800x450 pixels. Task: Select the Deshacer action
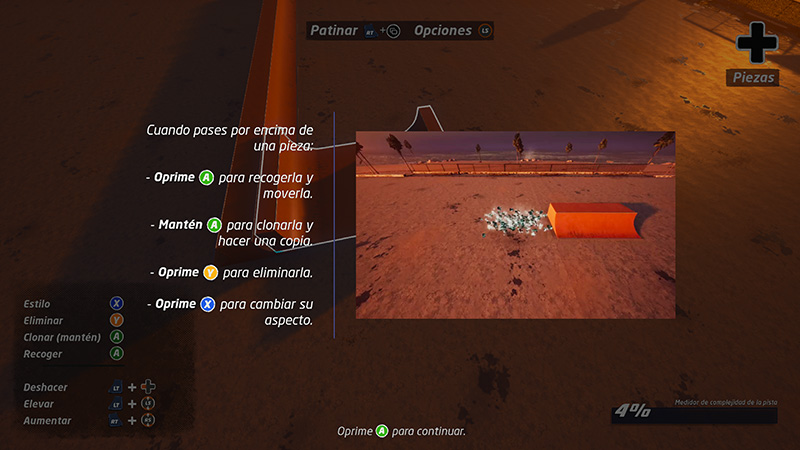tap(46, 386)
